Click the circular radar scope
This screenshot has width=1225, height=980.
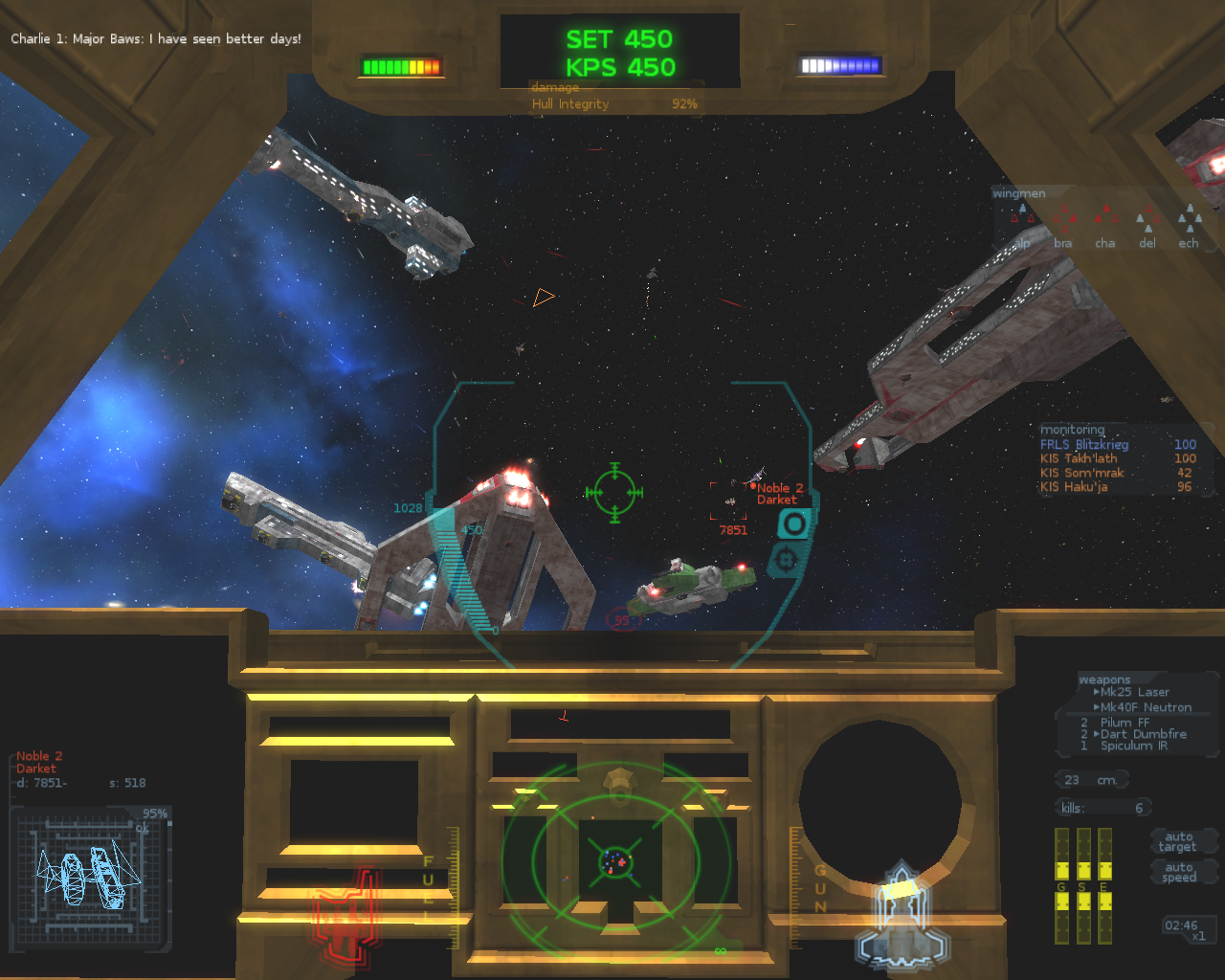point(615,861)
